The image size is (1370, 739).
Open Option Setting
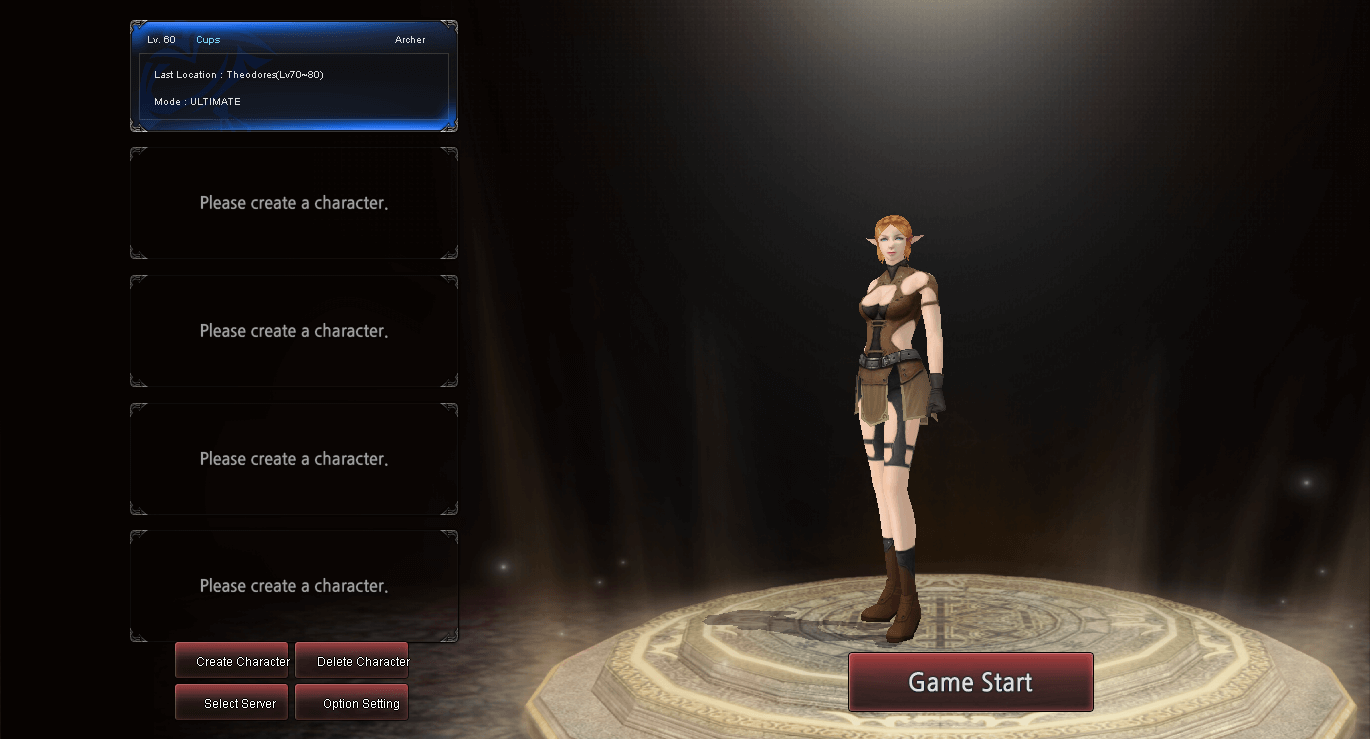point(352,703)
